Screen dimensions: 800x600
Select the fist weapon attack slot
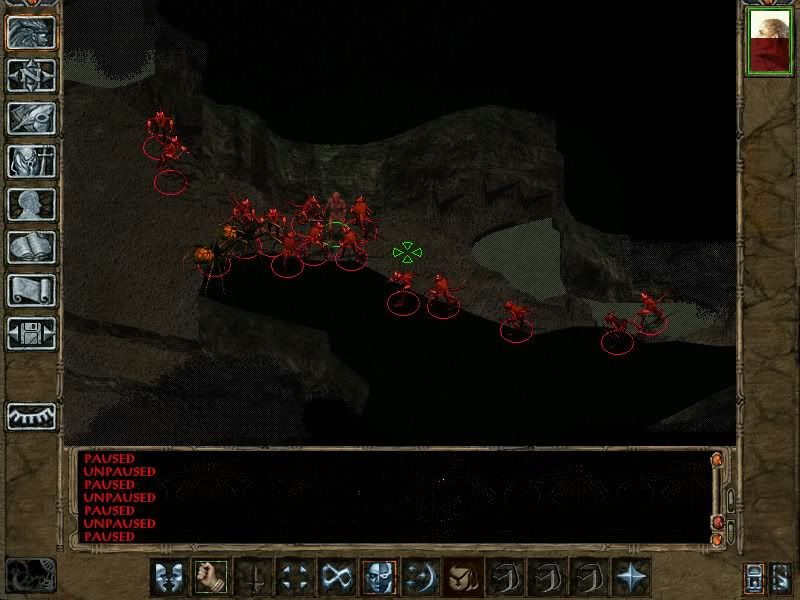click(x=211, y=577)
